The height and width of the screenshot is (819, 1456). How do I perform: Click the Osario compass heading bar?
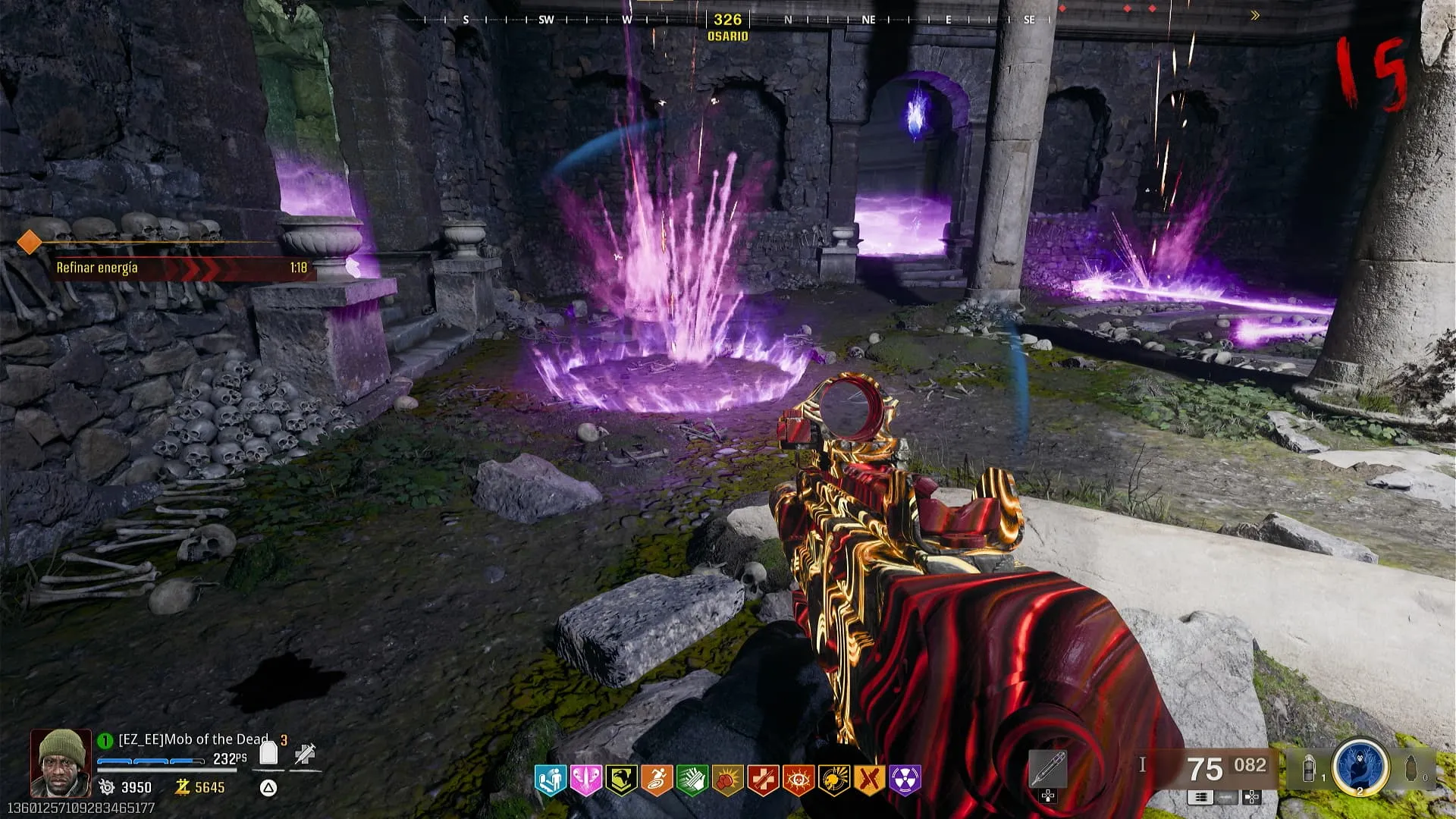tap(727, 20)
